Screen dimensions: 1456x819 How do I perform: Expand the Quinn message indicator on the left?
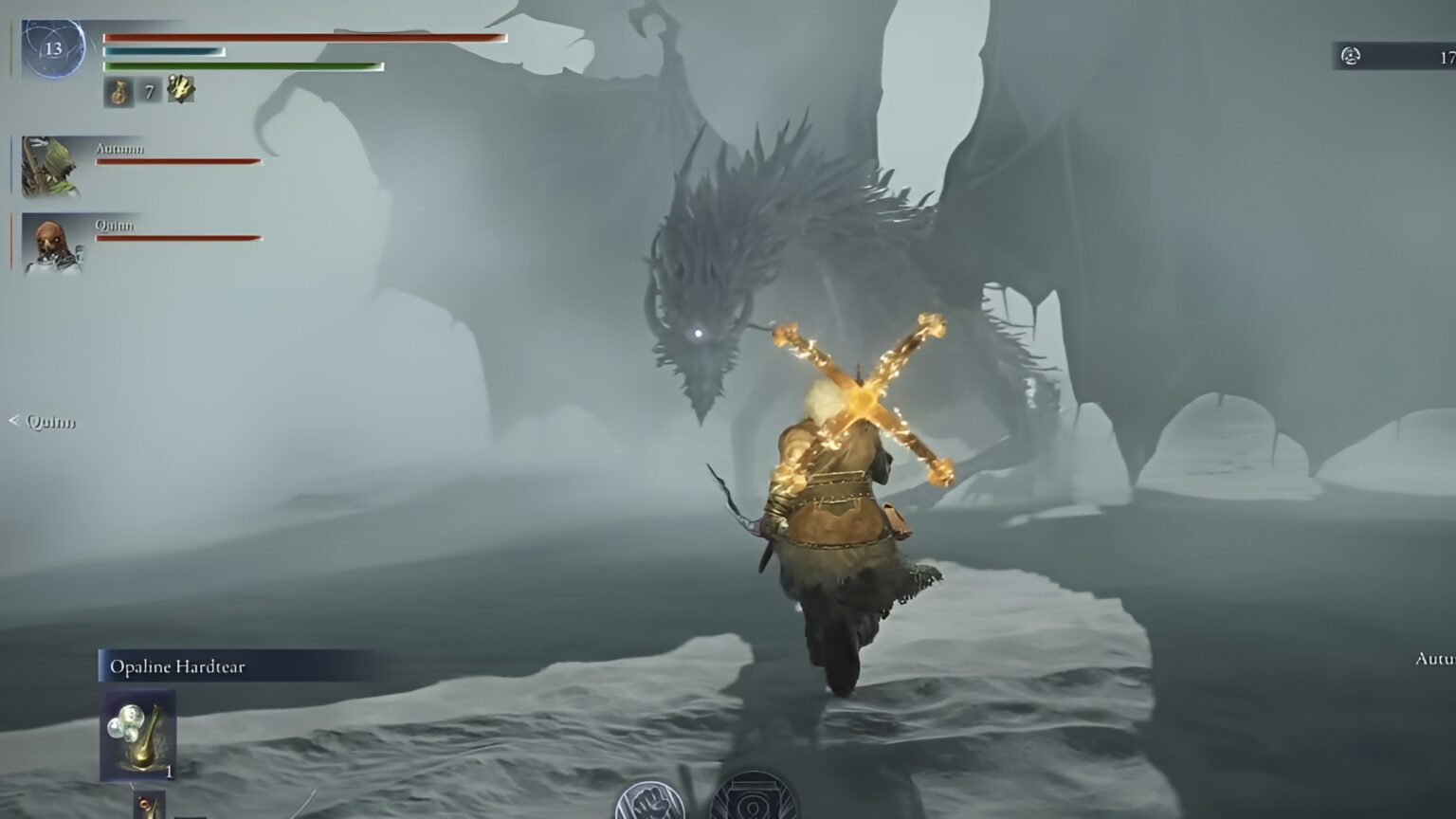(x=49, y=423)
